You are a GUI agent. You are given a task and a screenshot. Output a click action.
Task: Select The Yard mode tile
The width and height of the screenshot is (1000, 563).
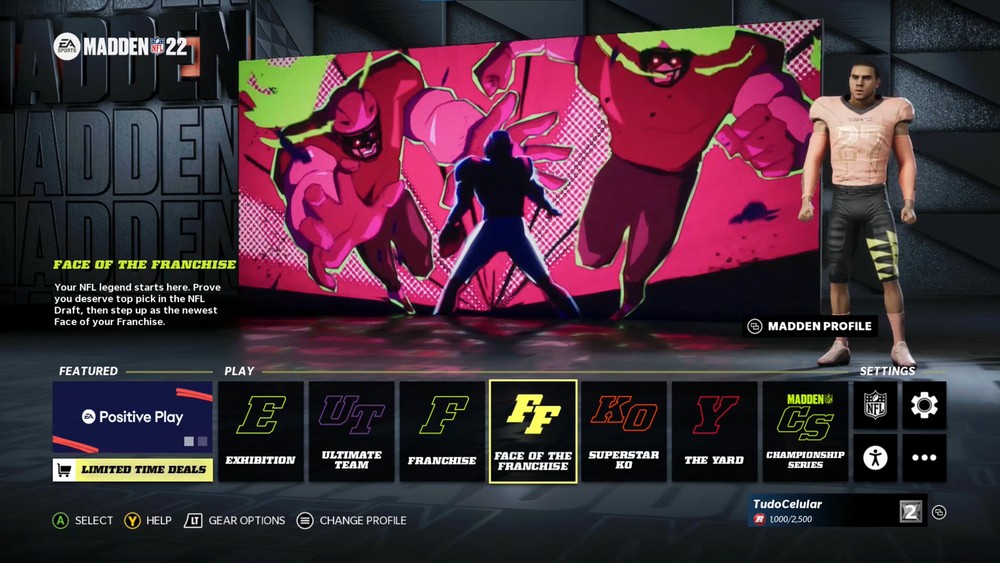[714, 430]
